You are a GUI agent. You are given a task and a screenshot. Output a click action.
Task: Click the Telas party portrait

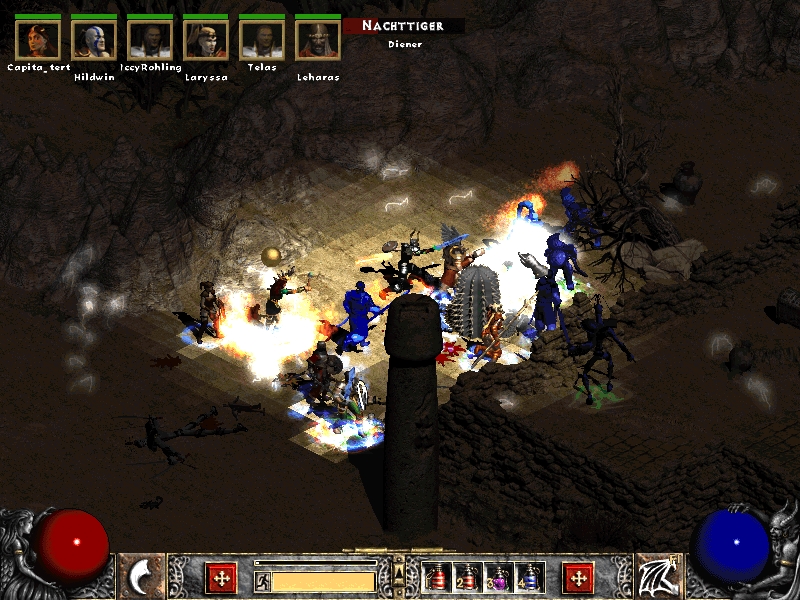(x=262, y=39)
